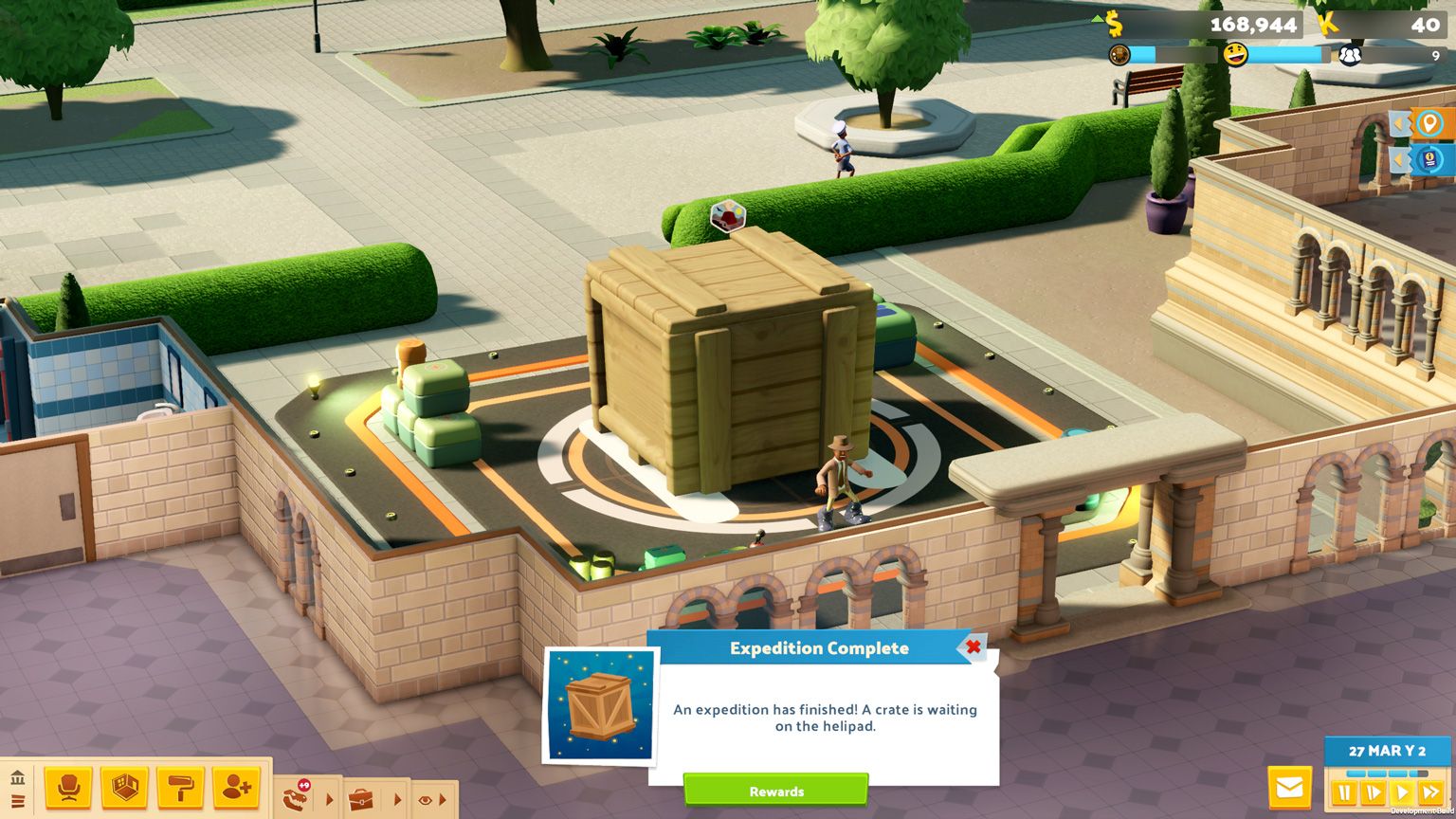Open the hire staff menu
The width and height of the screenshot is (1456, 819).
tap(236, 788)
